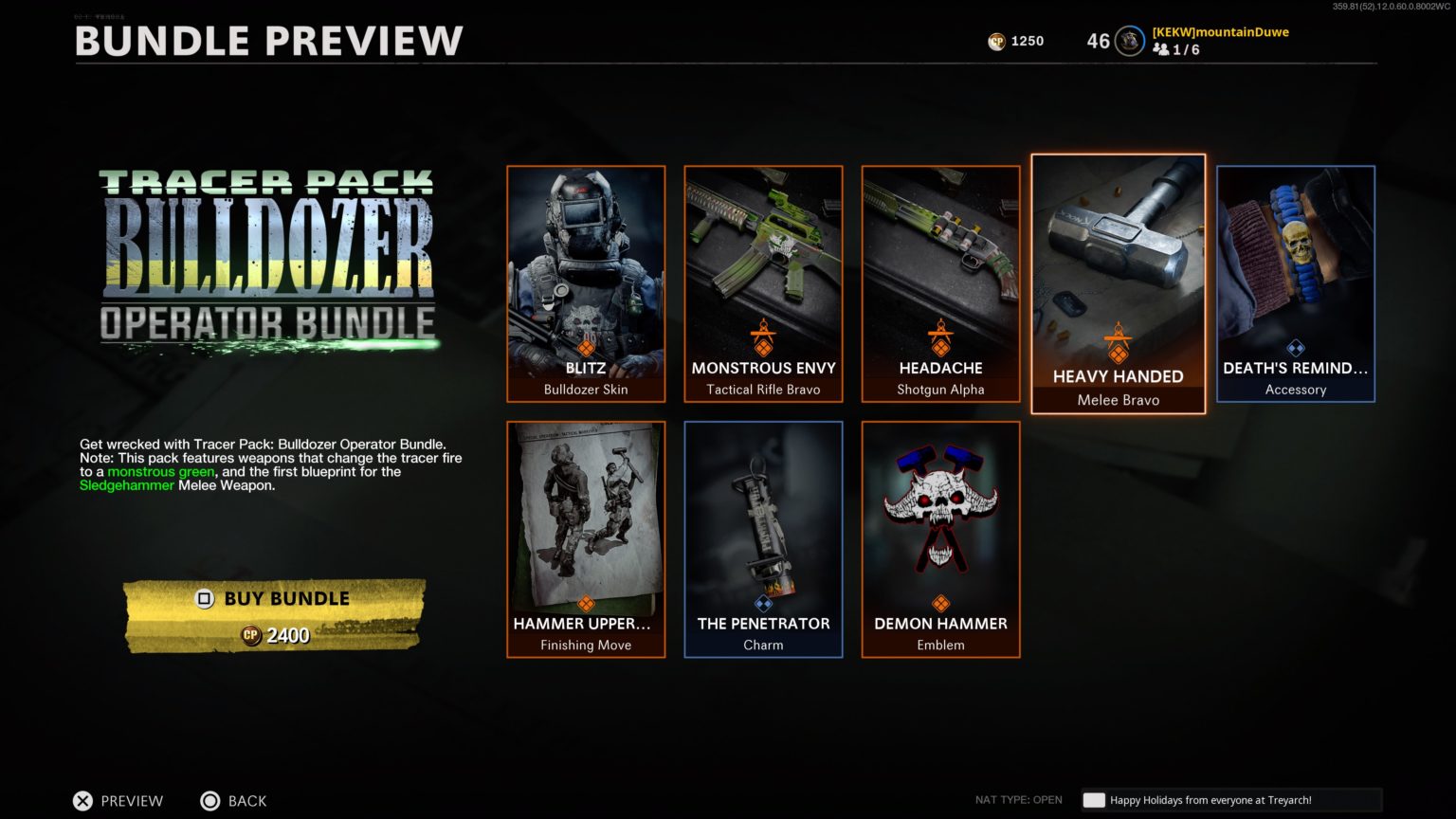Click the CP currency icon in the header
Viewport: 1456px width, 819px height.
[997, 41]
